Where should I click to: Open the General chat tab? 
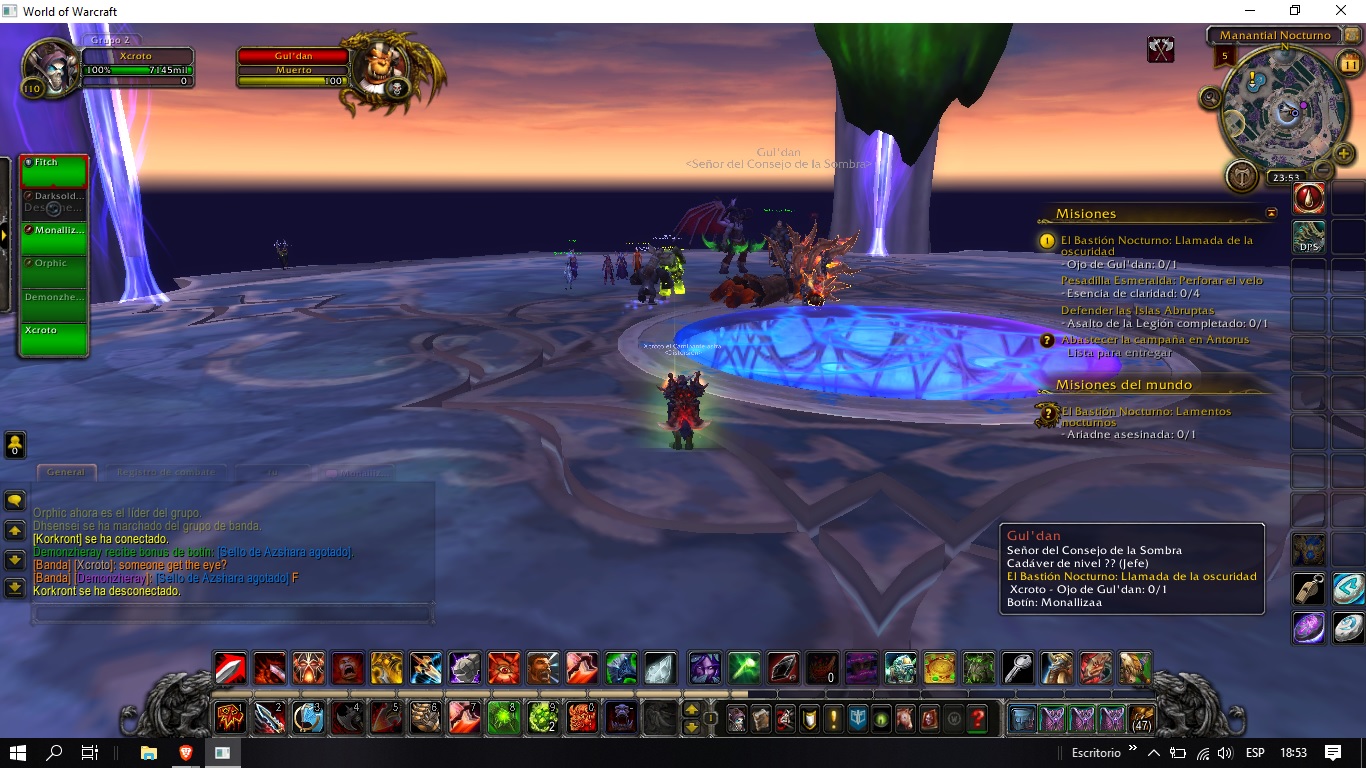click(66, 472)
